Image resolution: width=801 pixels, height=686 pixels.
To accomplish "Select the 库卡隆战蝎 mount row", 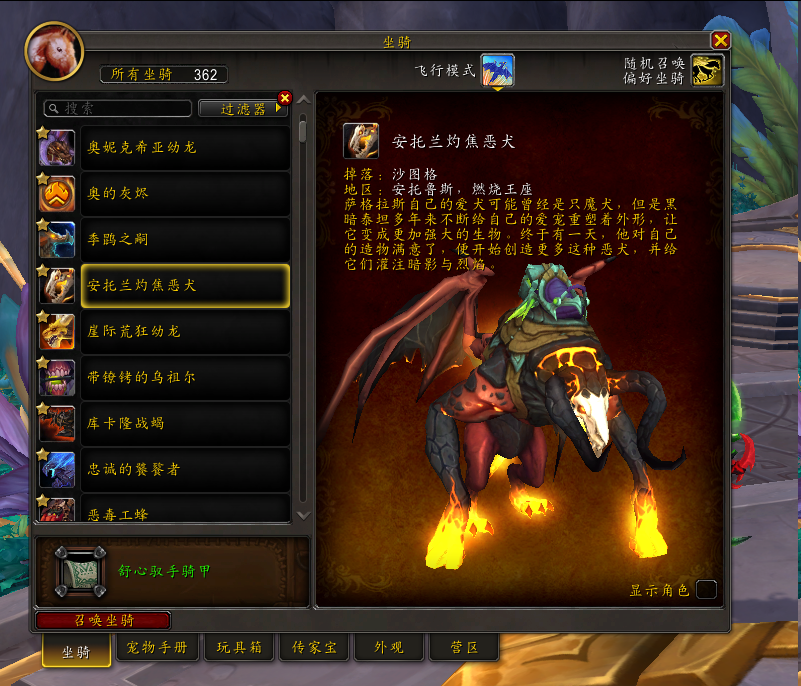I will [165, 423].
